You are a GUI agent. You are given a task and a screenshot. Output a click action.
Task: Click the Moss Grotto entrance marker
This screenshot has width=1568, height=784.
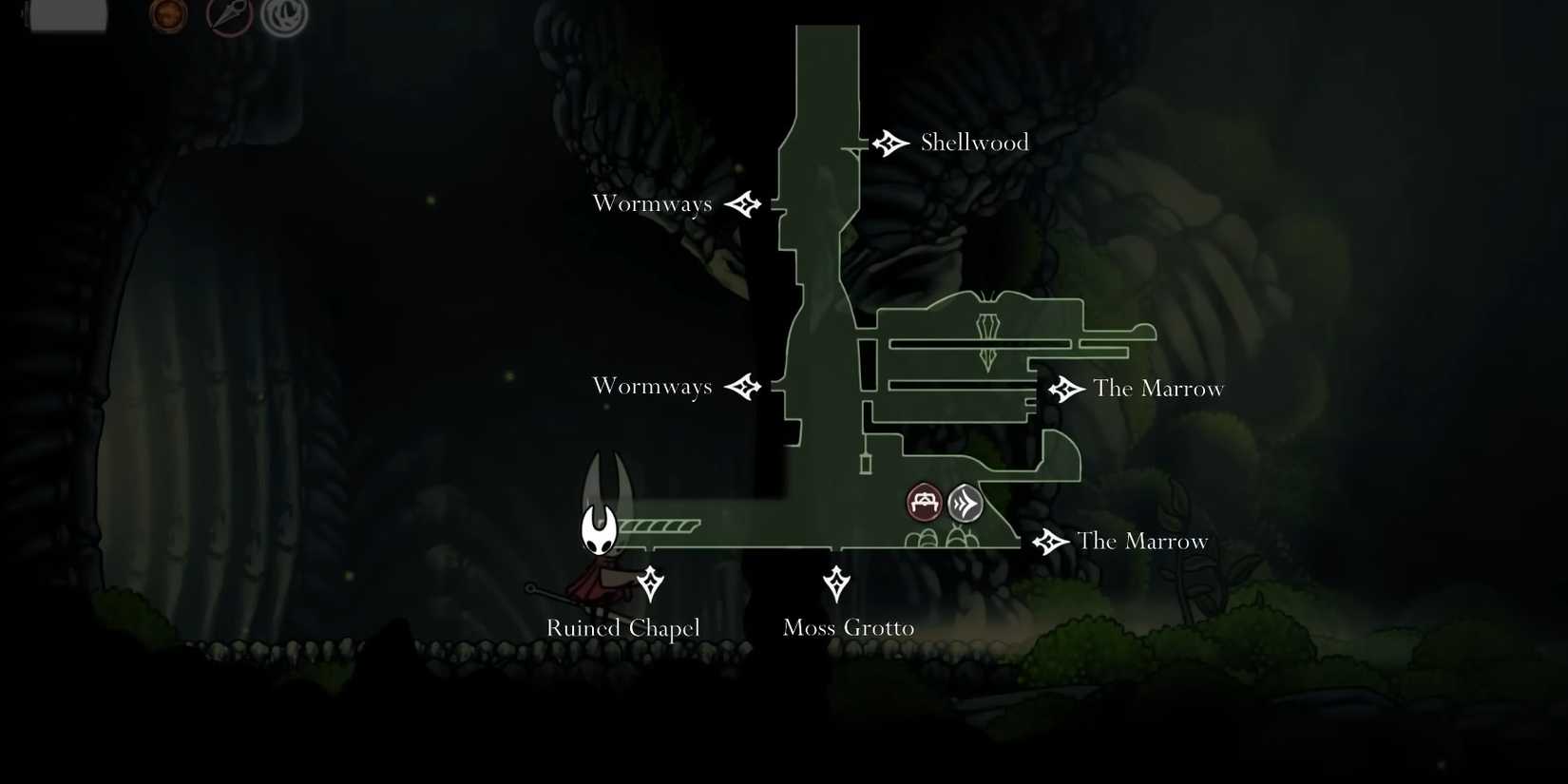[x=836, y=583]
